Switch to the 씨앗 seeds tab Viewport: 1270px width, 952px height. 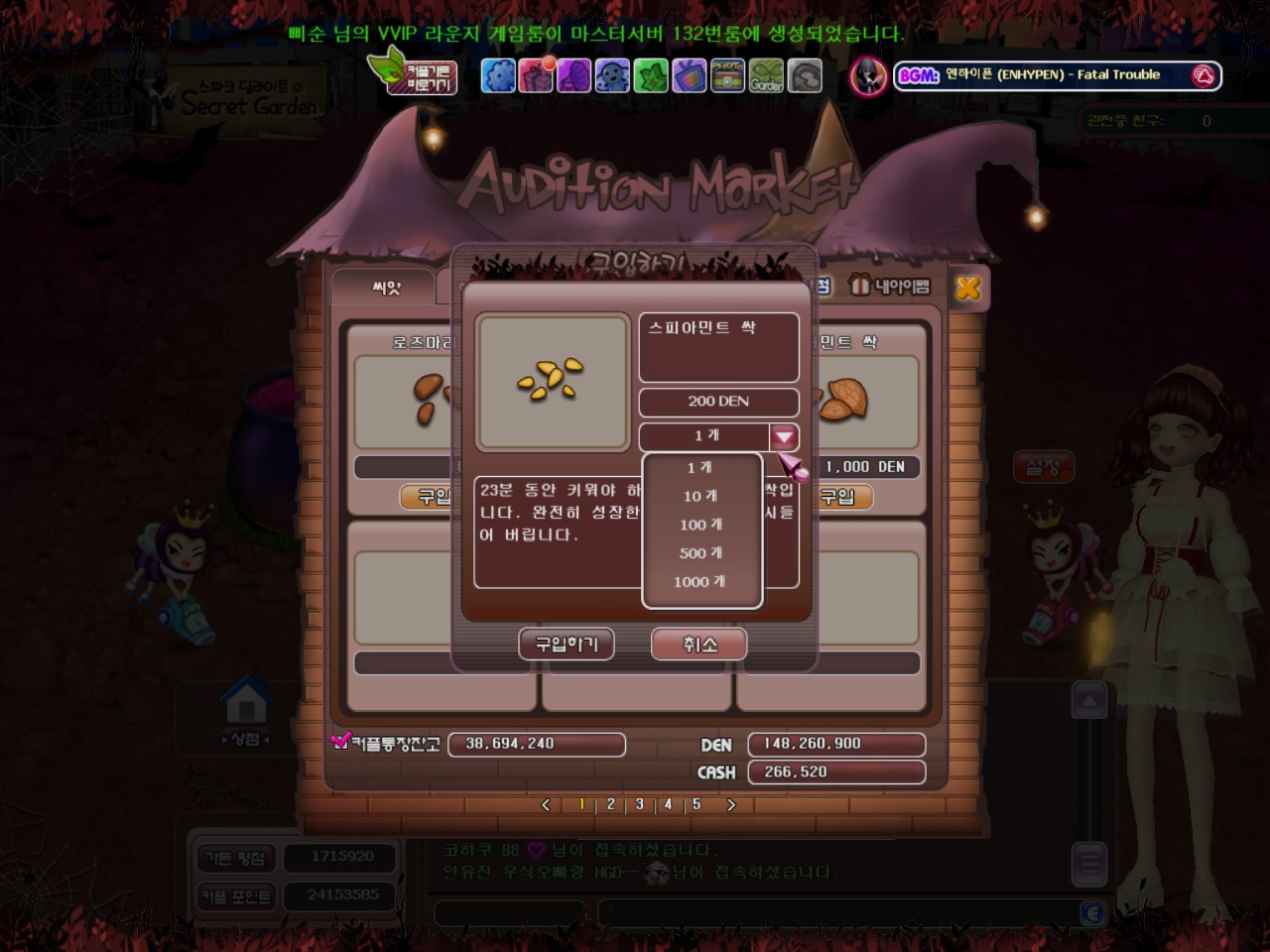386,288
